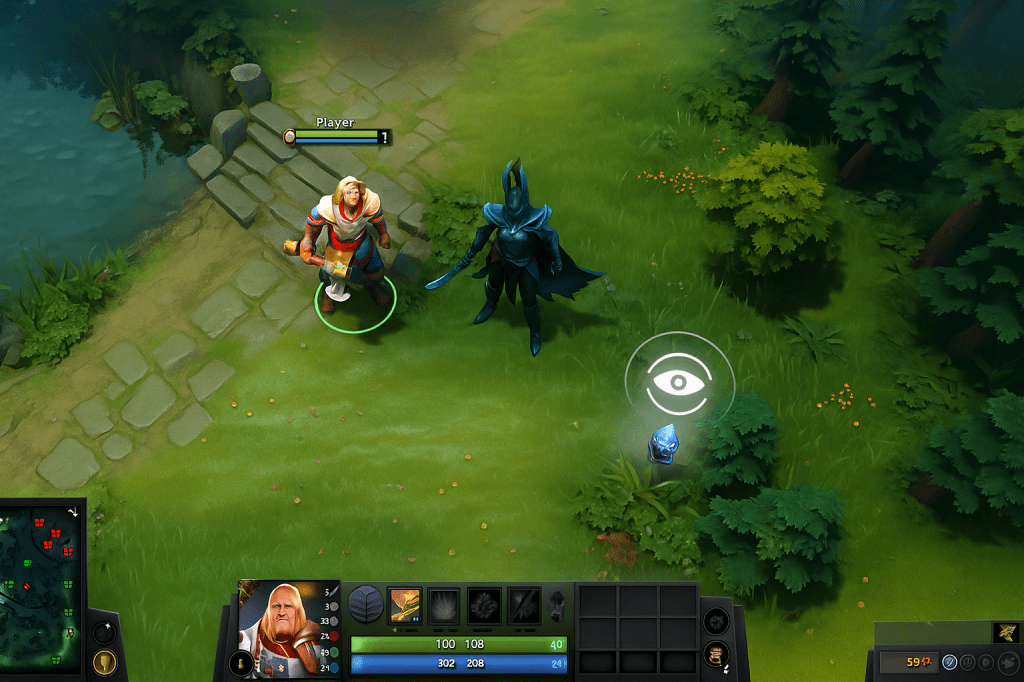The height and width of the screenshot is (682, 1024).
Task: Open the shop via the gold counter
Action: point(909,661)
